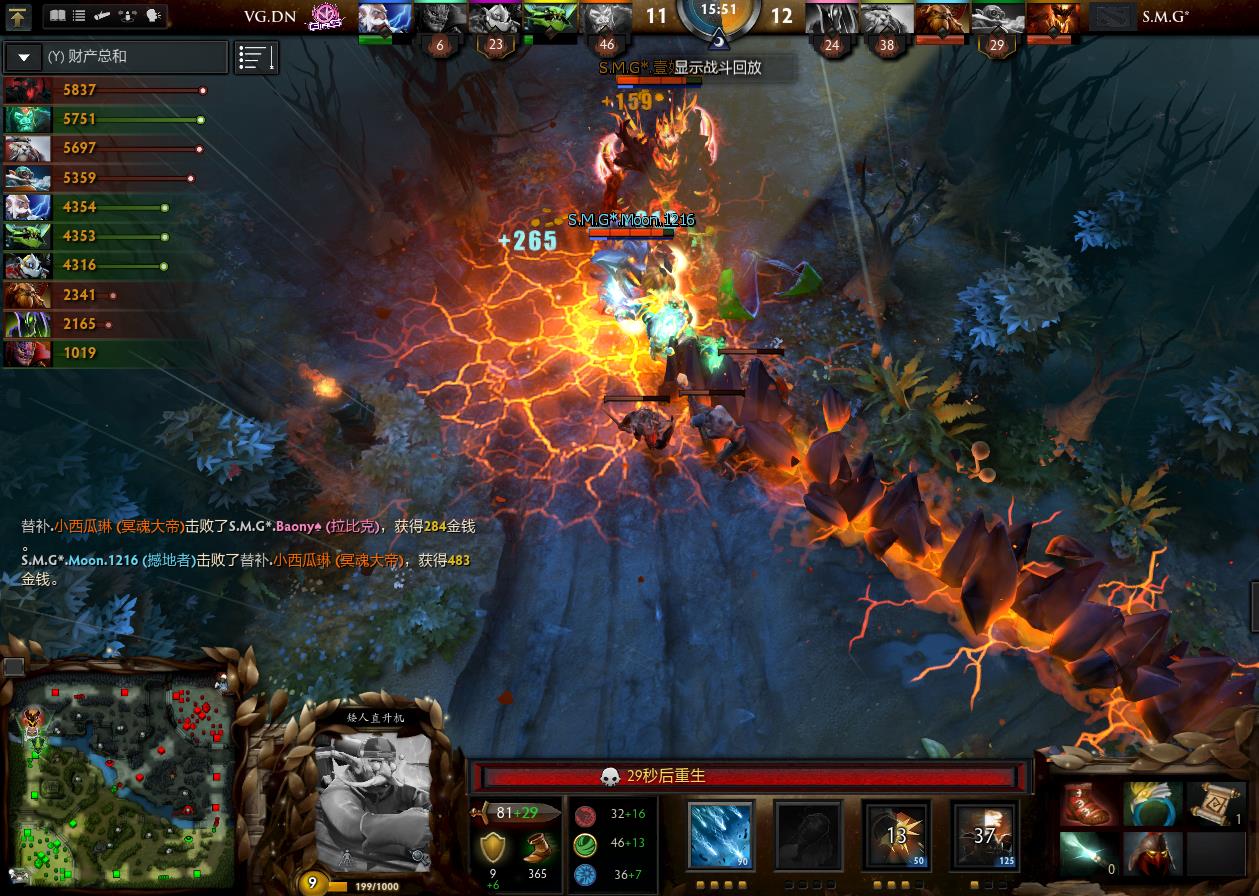Screen dimensions: 1259x896
Task: Select the ability on 13 second cooldown
Action: pos(895,835)
